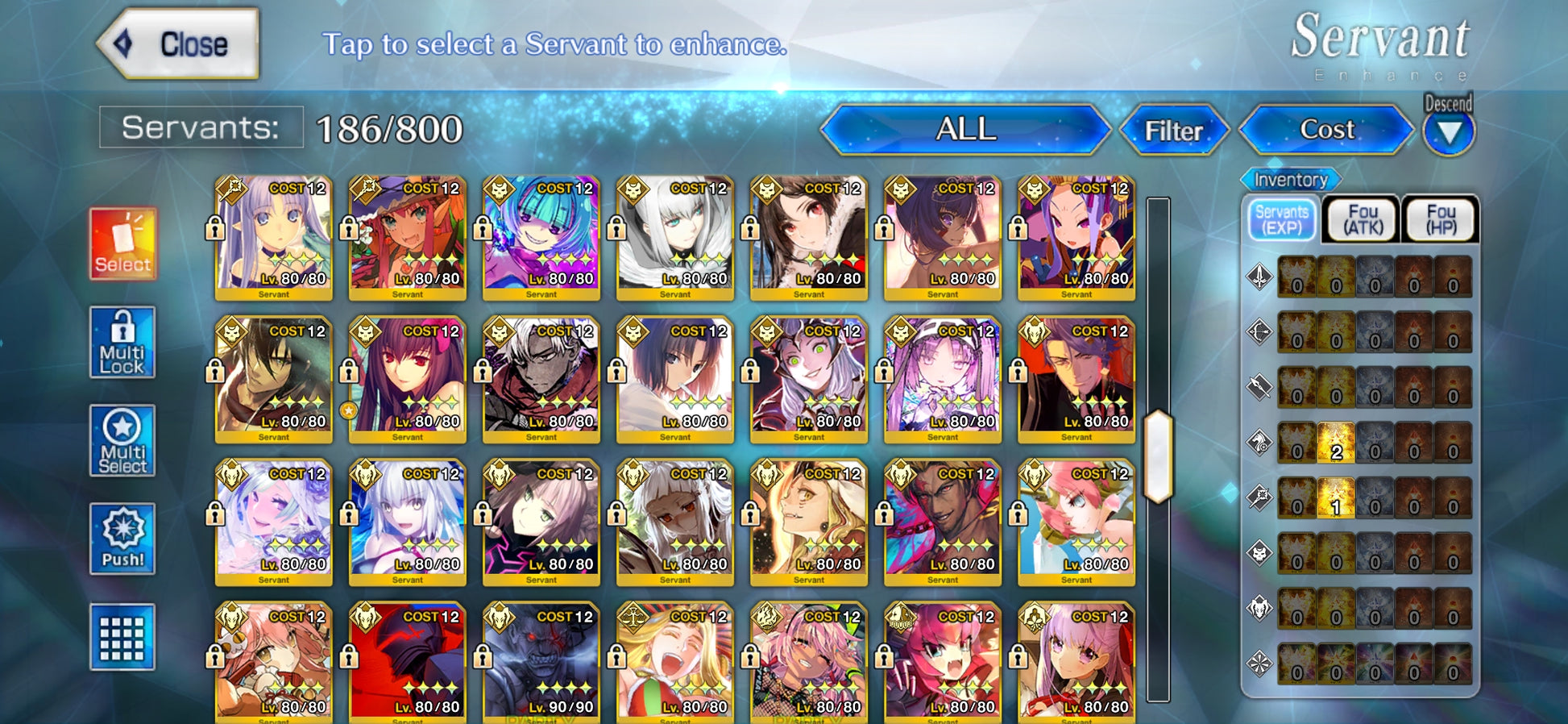Open the ALL class selector
The image size is (1568, 724).
point(965,130)
